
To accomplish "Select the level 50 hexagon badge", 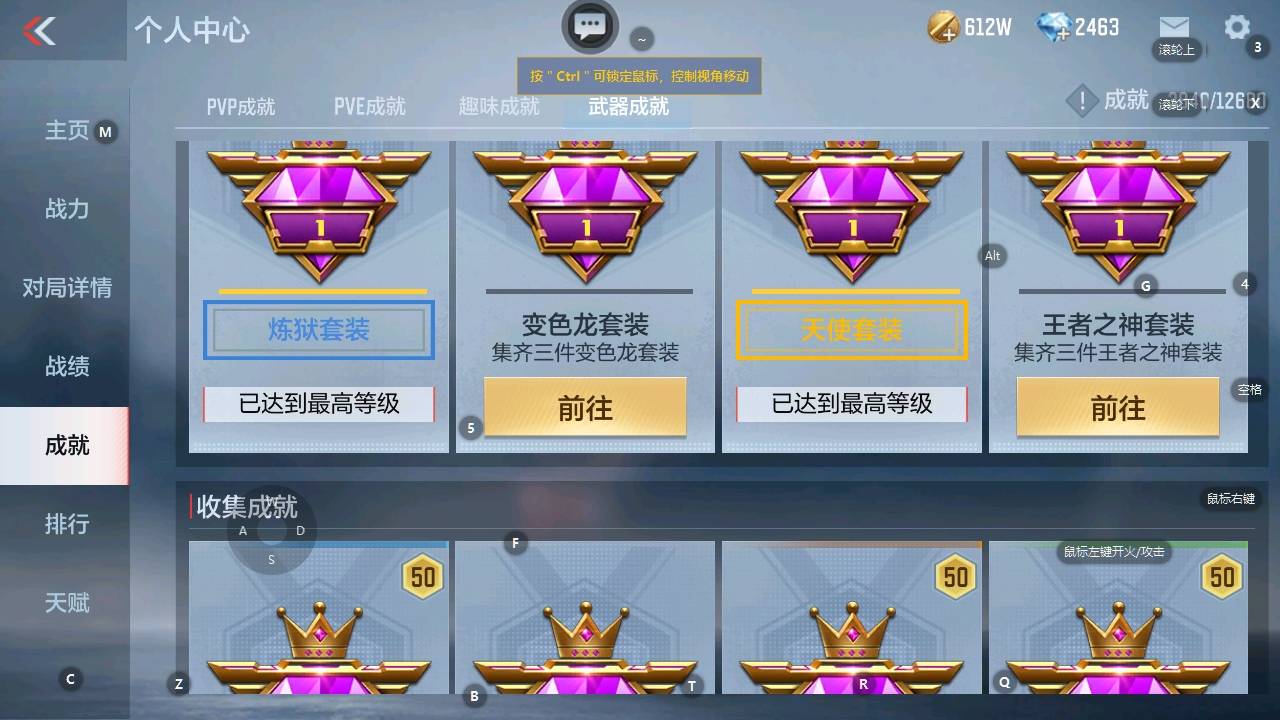I will 422,577.
